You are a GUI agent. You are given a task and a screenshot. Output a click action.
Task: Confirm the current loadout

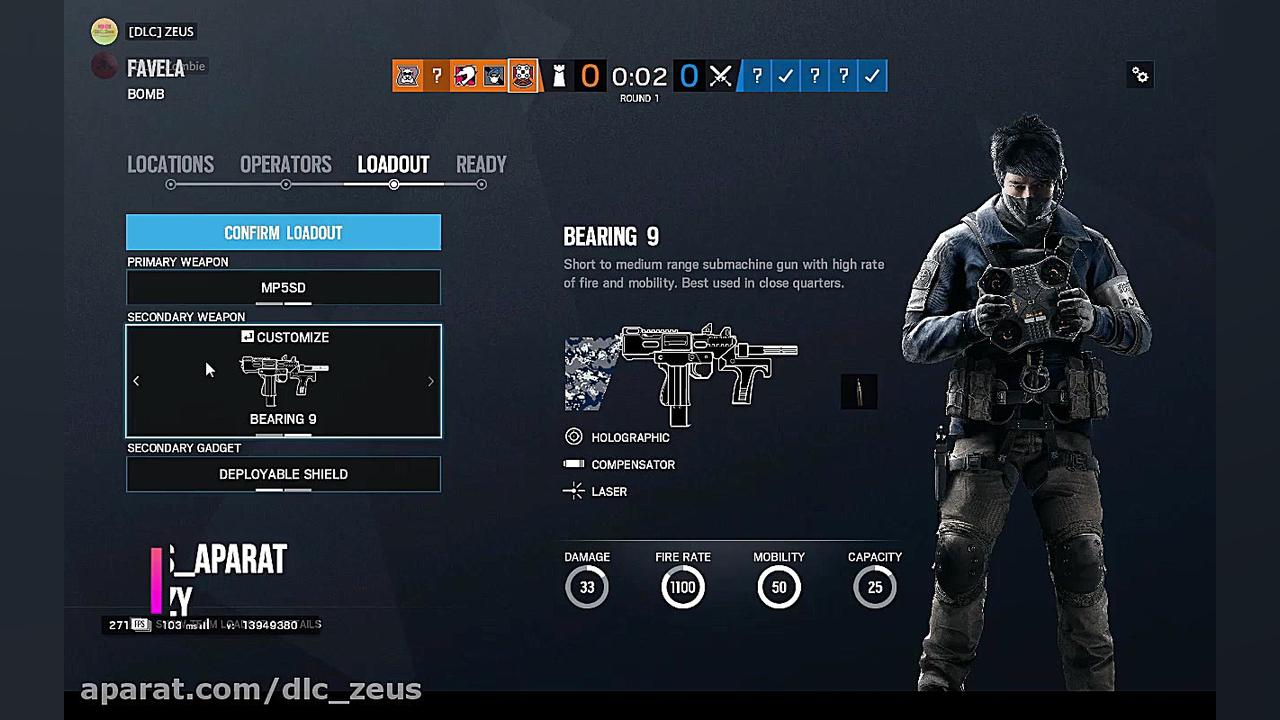[283, 233]
